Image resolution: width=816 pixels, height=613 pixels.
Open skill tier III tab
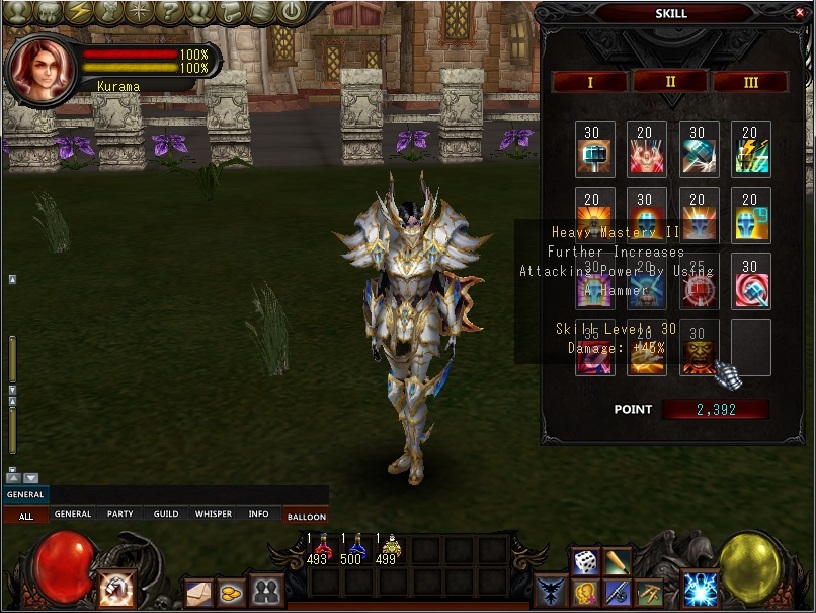pyautogui.click(x=751, y=82)
